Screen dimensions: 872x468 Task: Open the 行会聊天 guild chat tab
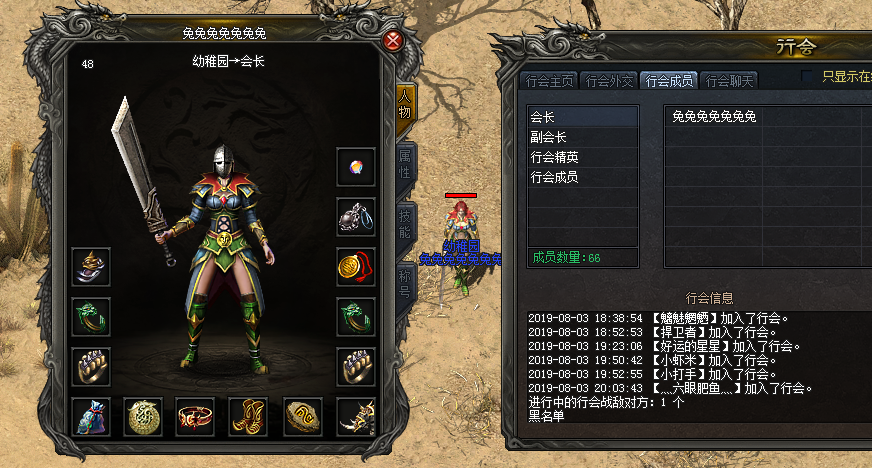tap(728, 81)
